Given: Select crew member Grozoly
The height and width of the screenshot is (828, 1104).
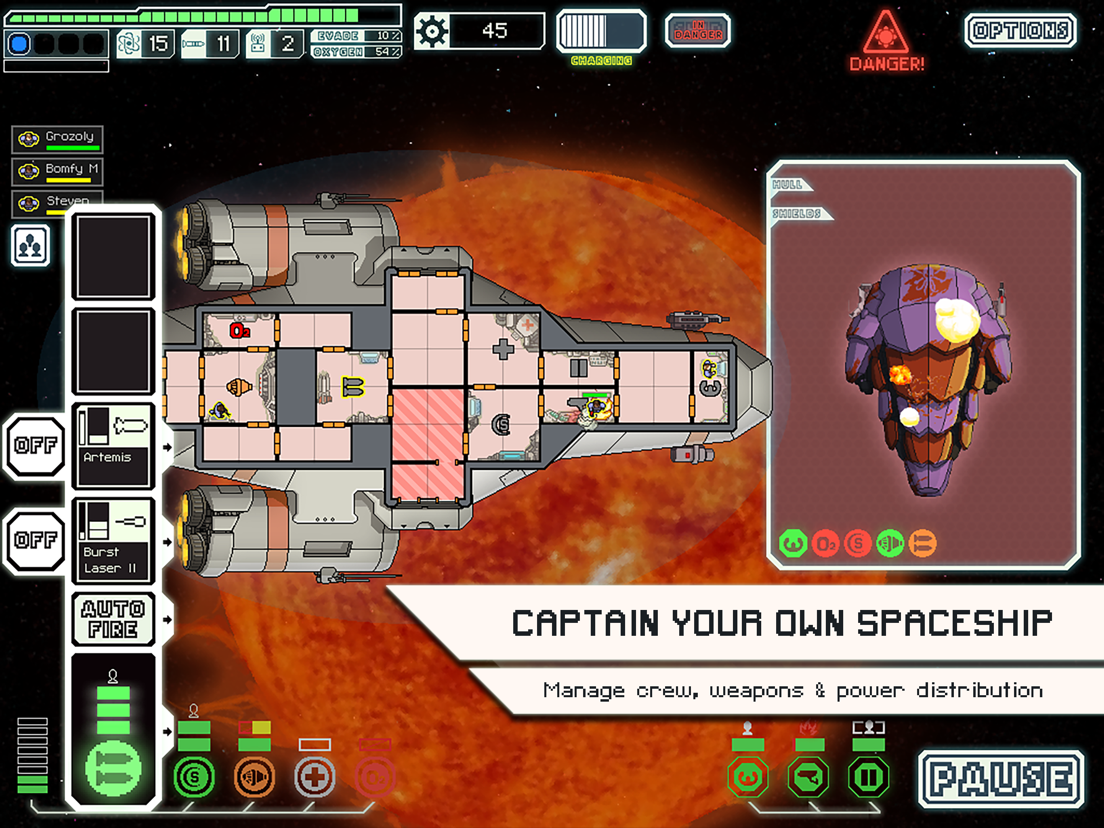Looking at the screenshot, I should click(x=58, y=139).
